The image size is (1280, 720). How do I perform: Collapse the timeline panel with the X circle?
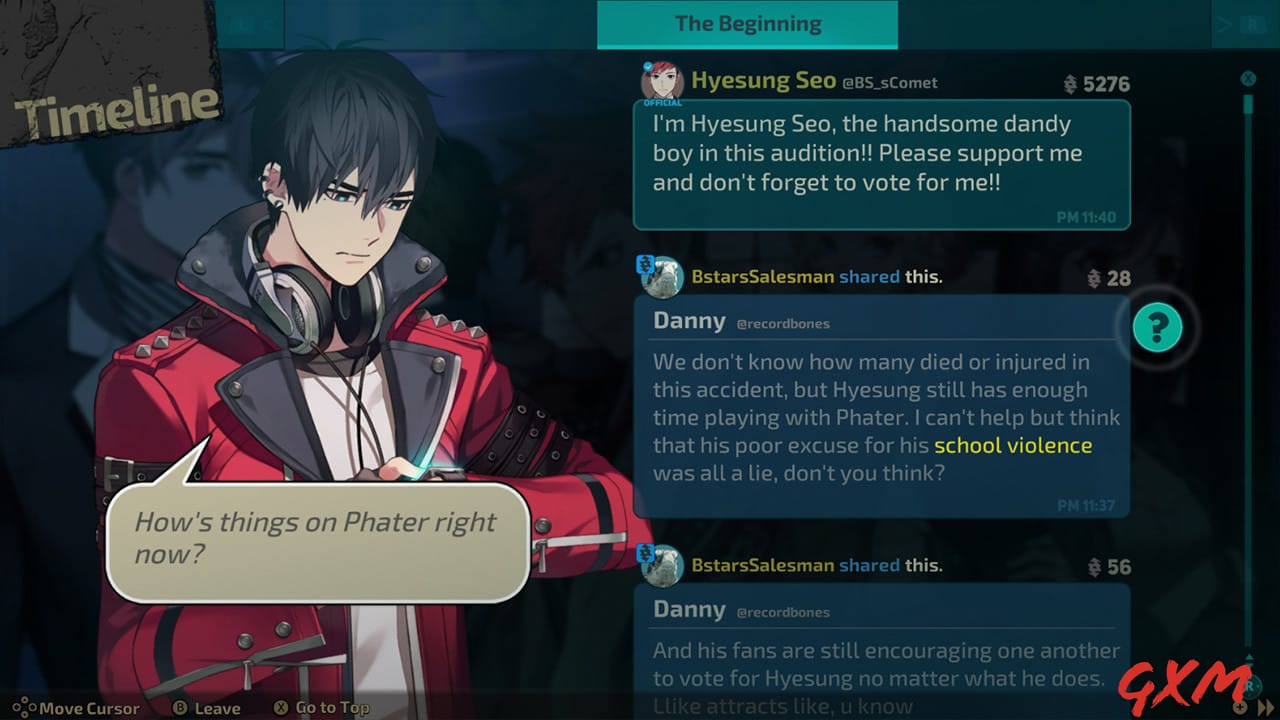pos(1247,78)
